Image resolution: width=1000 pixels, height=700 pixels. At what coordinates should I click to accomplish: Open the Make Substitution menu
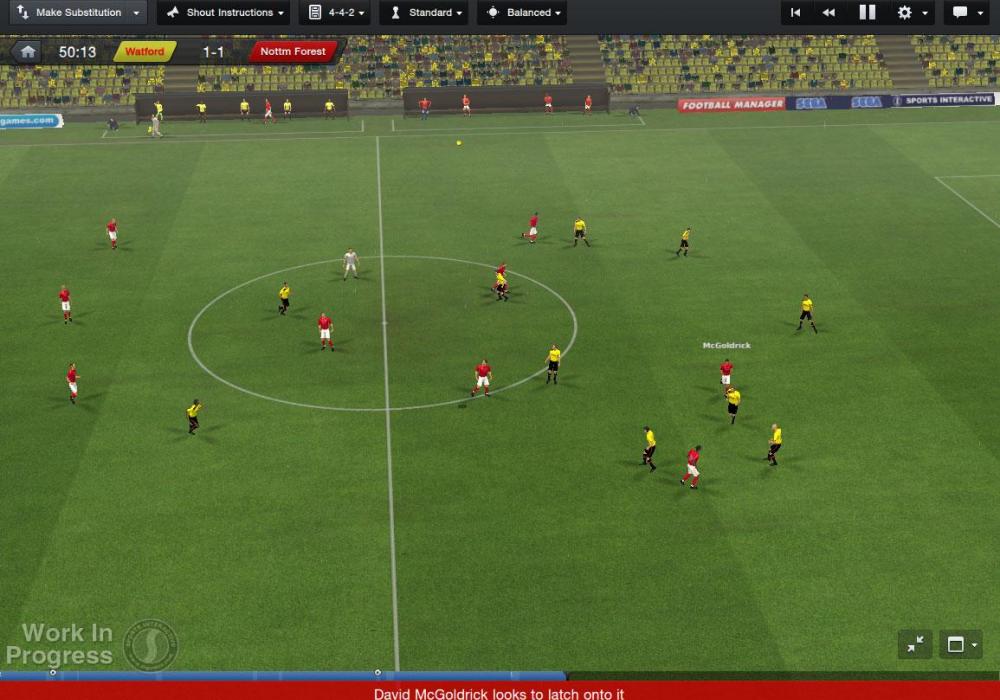[x=78, y=13]
